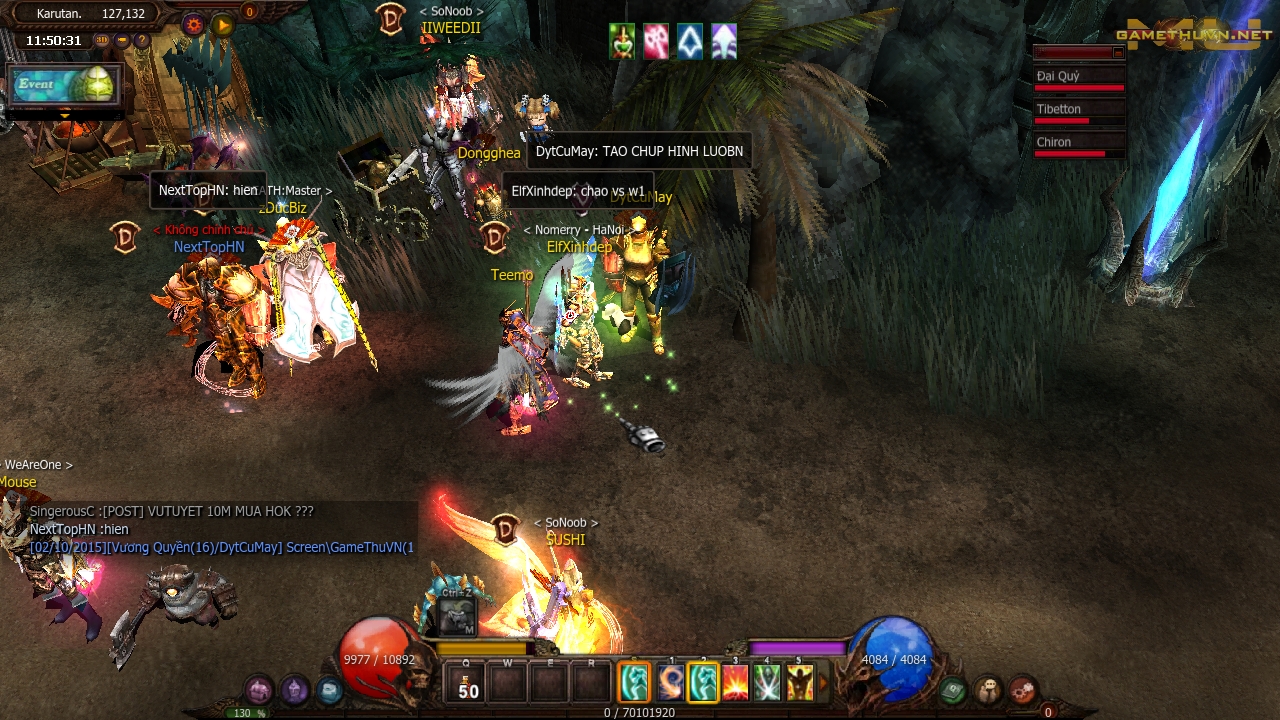
Task: Open the blue item bag icon bottom-left
Action: coord(328,691)
